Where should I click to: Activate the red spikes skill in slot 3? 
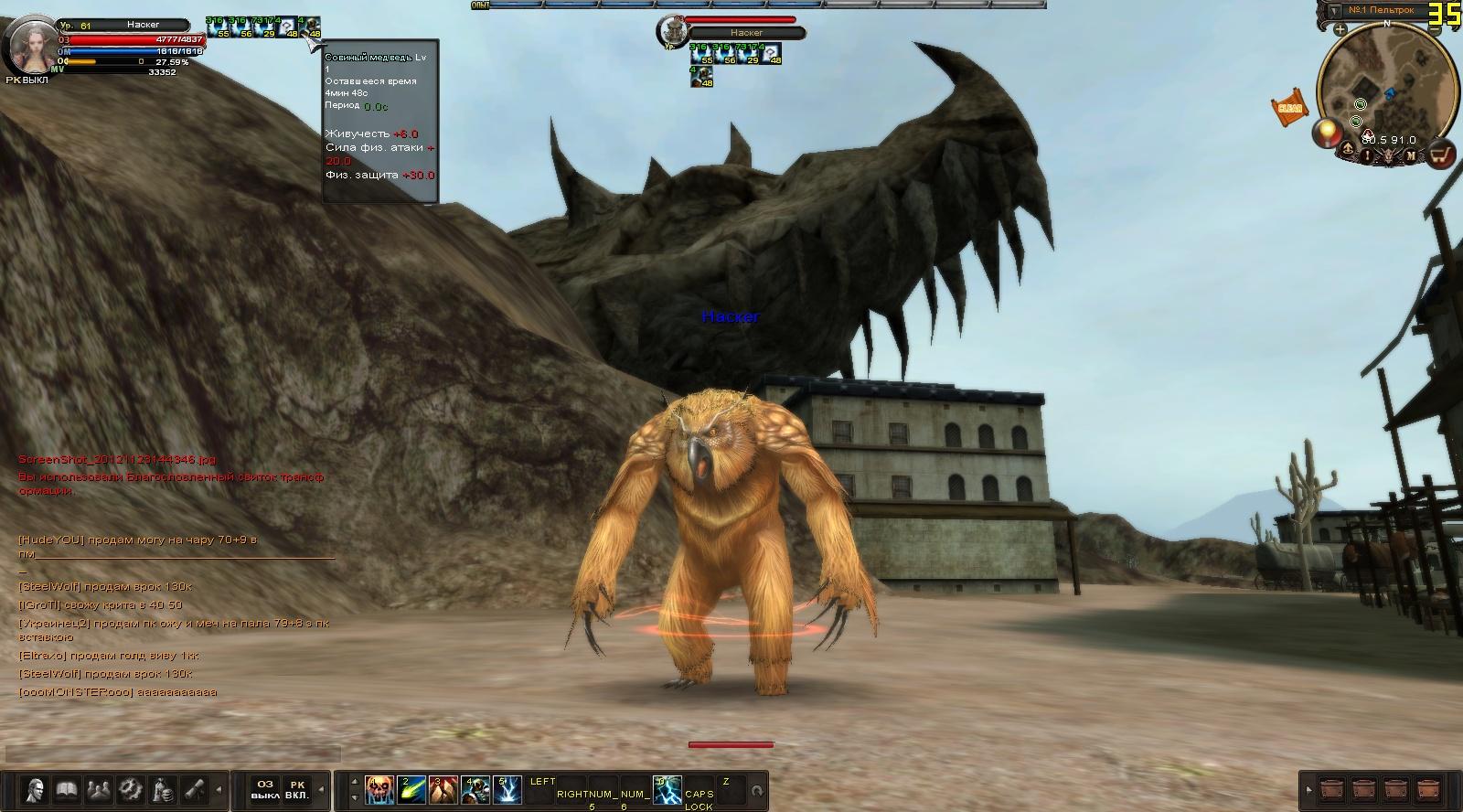[443, 790]
